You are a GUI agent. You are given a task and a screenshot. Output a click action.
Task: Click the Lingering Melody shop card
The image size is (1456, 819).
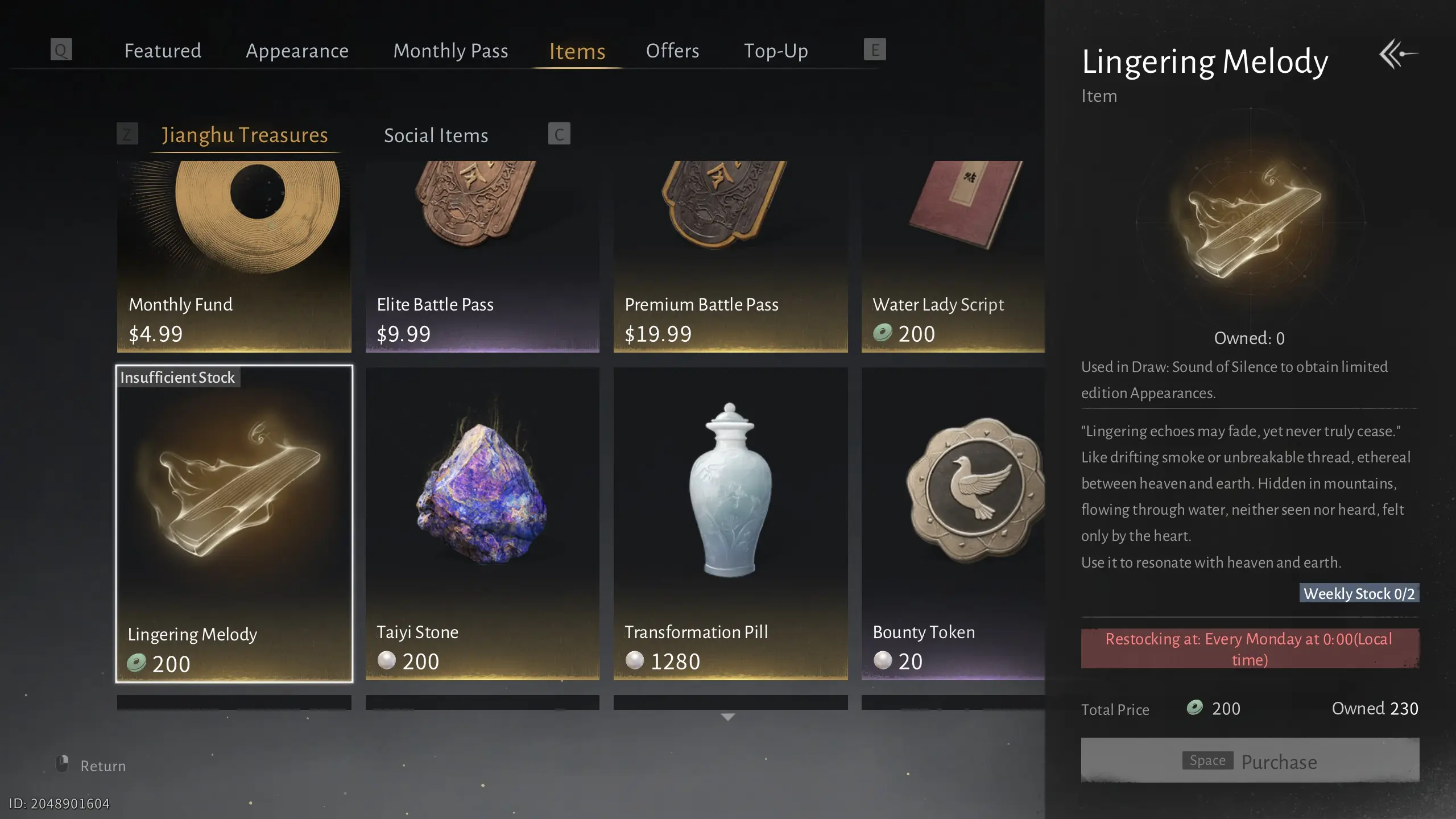click(234, 523)
